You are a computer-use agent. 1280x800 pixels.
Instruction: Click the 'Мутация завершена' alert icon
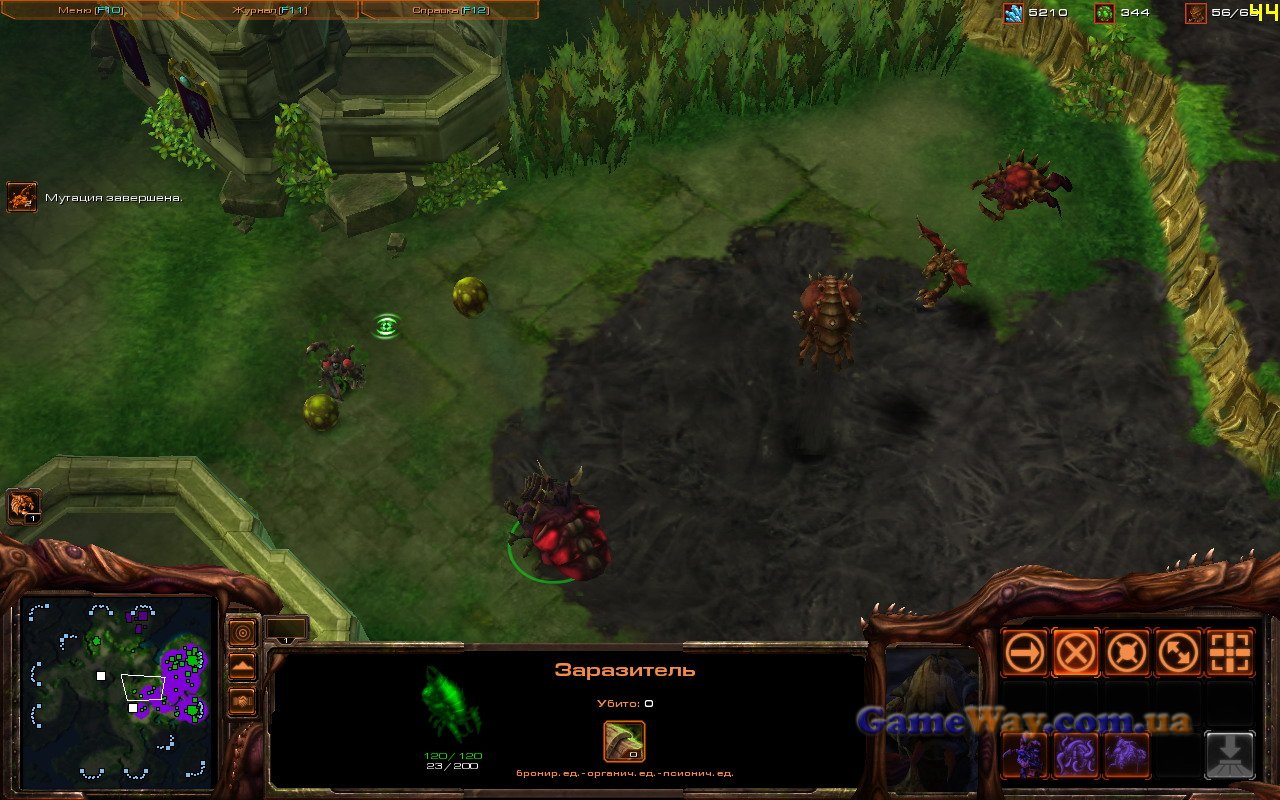coord(21,197)
